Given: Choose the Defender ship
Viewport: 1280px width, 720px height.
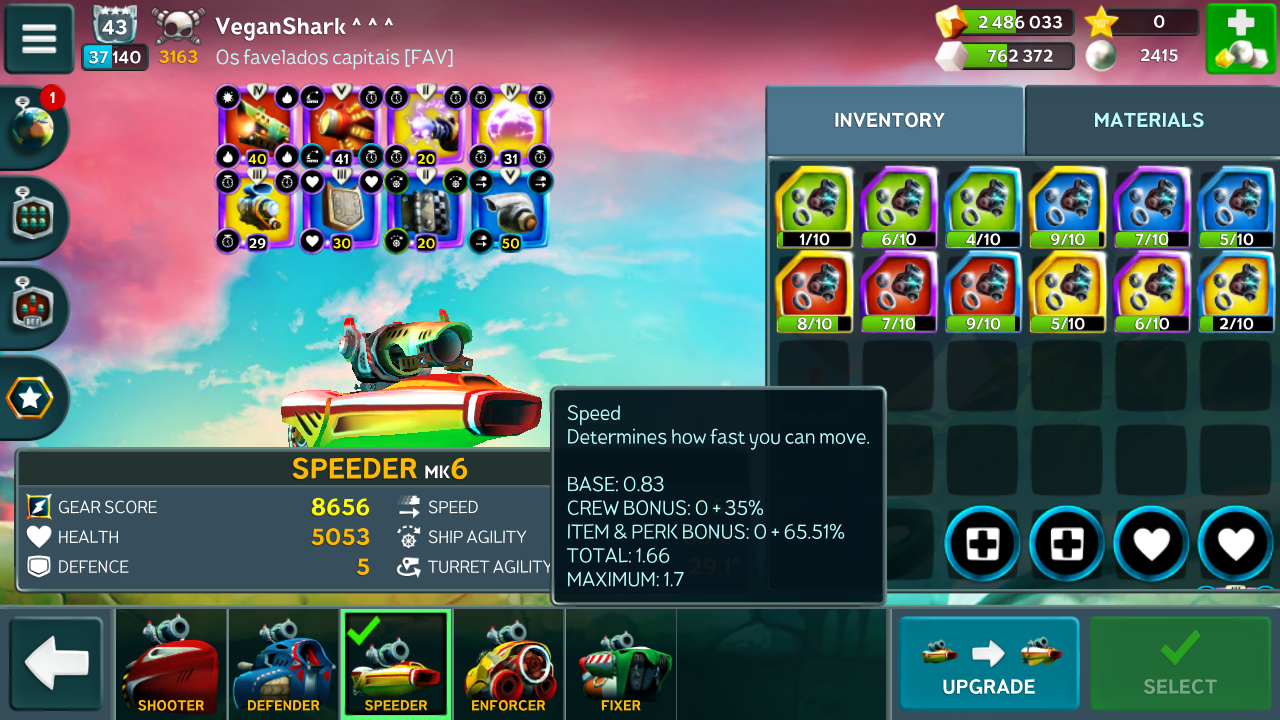Looking at the screenshot, I should 284,665.
